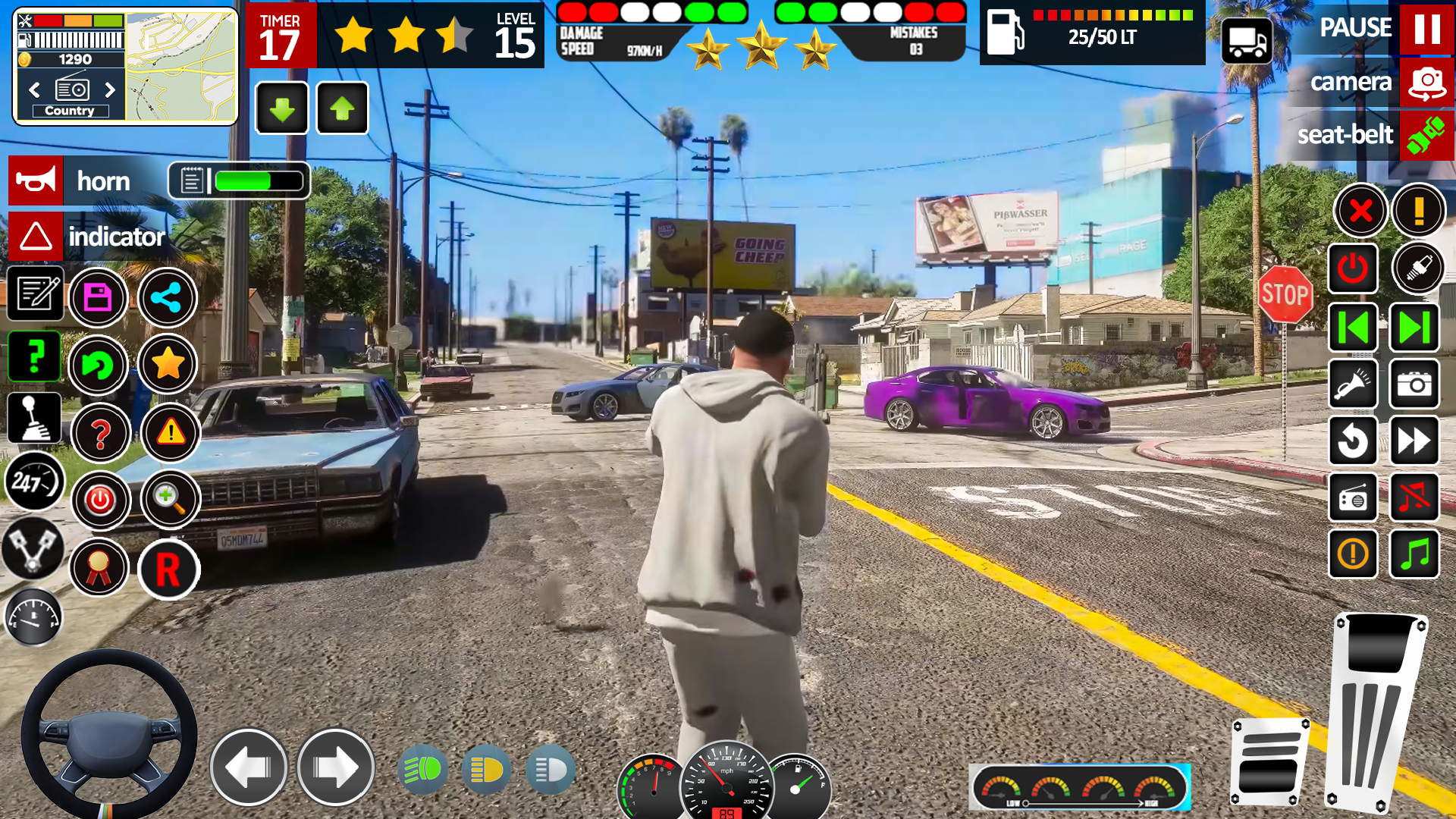This screenshot has height=819, width=1456.
Task: Select the gear shifter icon
Action: (x=33, y=418)
